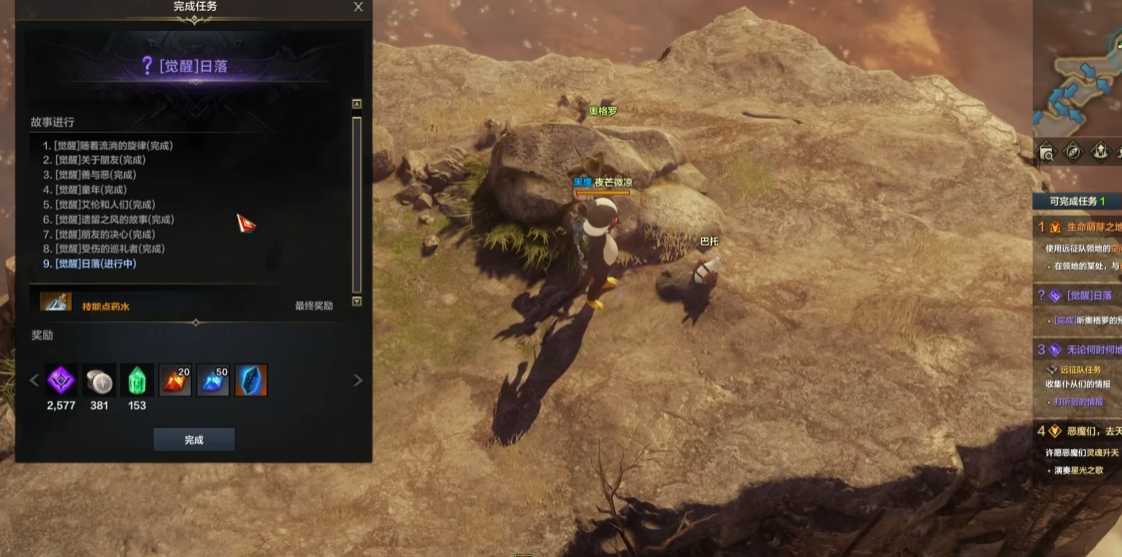Click the 完成 button to finish quest
Screen dimensions: 1122x557
pyautogui.click(x=194, y=440)
